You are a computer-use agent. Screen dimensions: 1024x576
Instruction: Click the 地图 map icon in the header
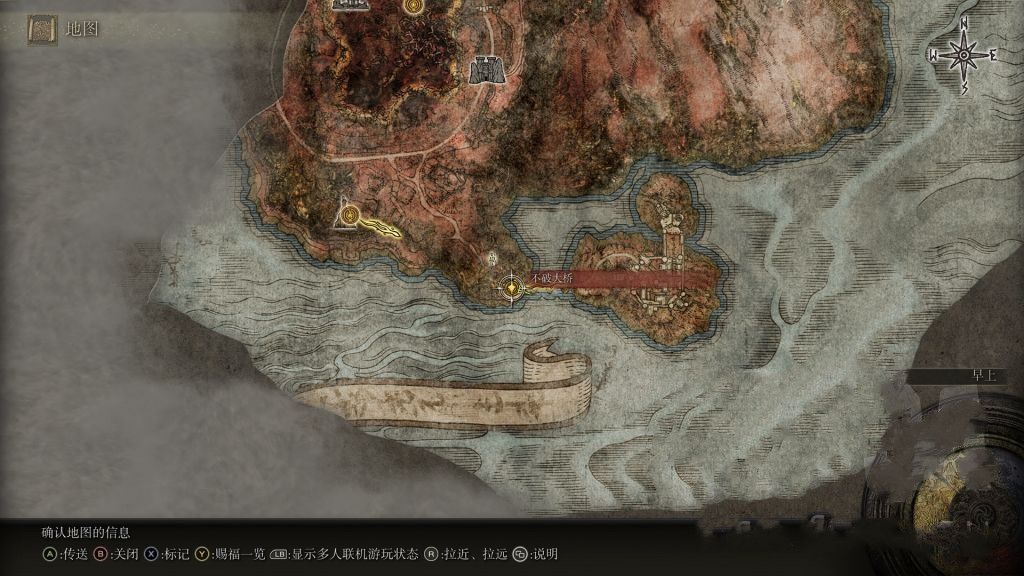click(42, 31)
